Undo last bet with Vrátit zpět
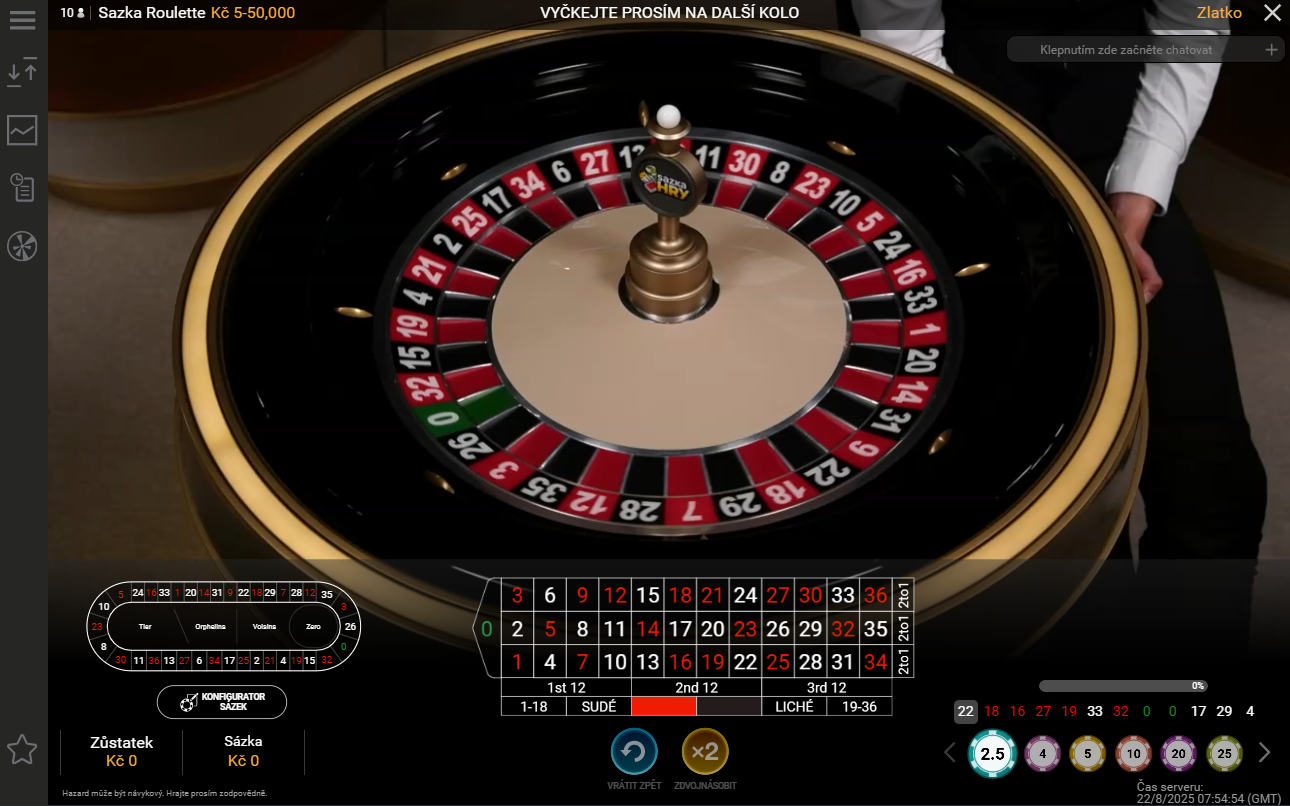This screenshot has width=1290, height=806. (x=634, y=752)
